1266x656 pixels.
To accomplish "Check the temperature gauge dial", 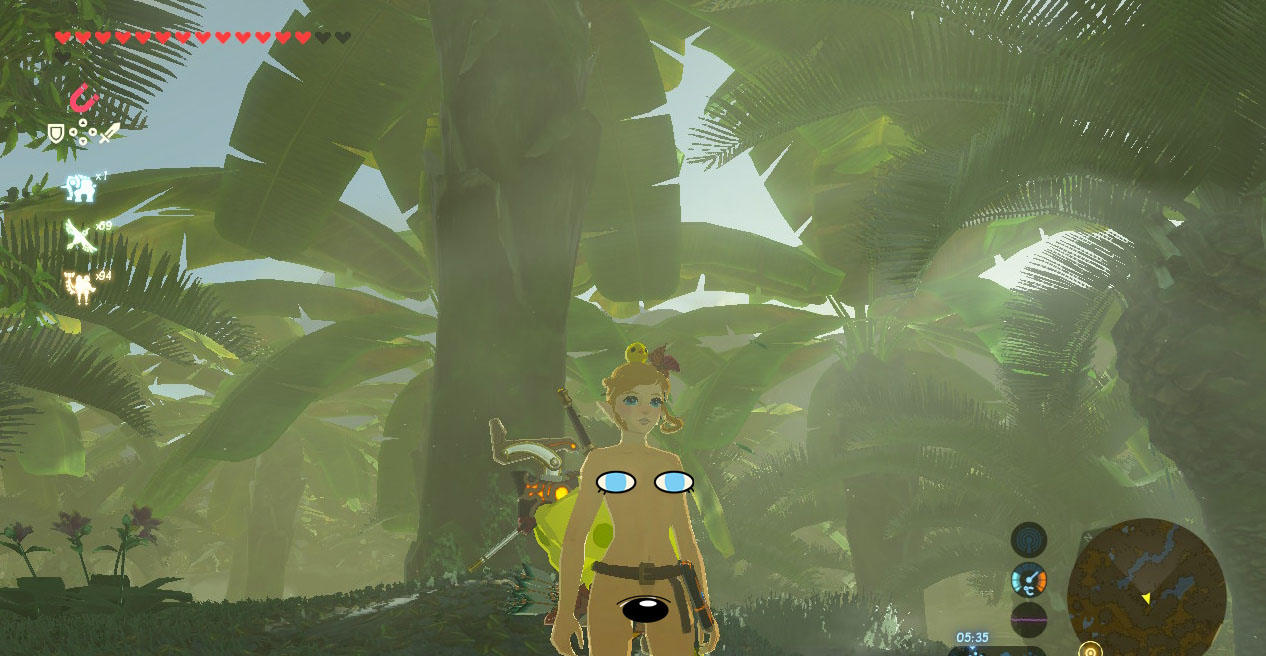I will (x=1028, y=580).
